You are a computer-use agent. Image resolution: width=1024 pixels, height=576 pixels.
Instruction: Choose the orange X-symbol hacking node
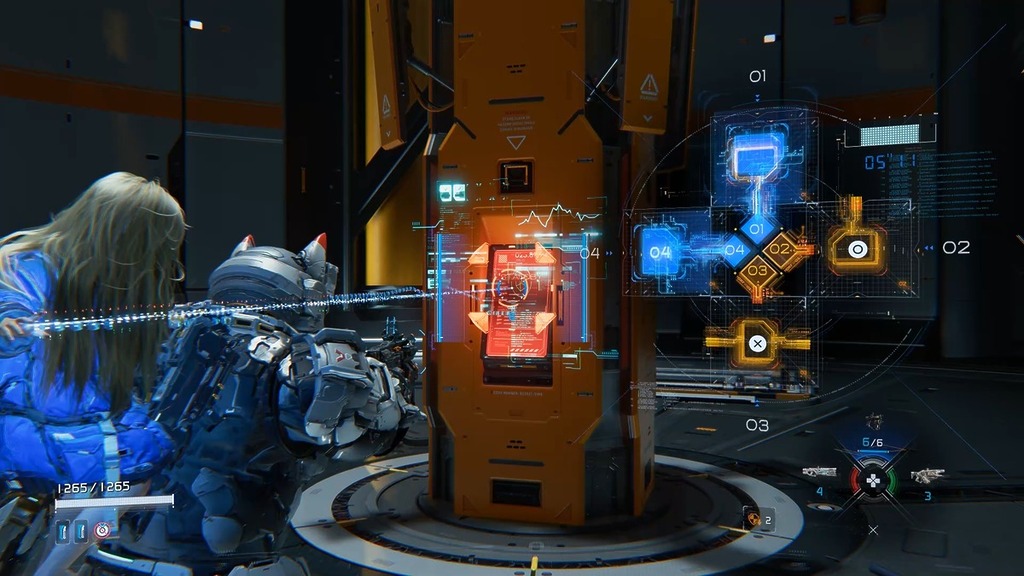(x=757, y=343)
